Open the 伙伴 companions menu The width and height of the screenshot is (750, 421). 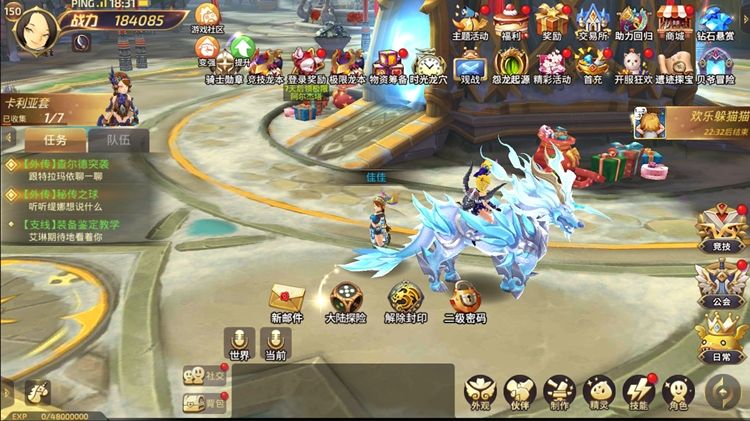click(x=520, y=390)
